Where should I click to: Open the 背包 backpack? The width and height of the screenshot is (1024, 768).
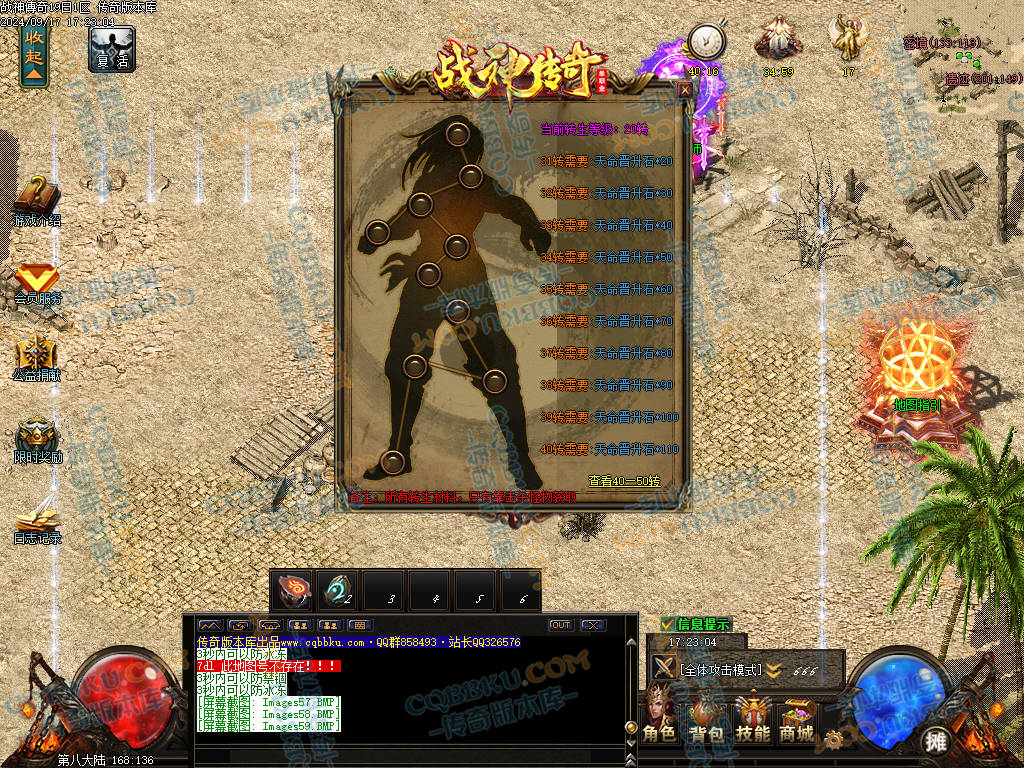(x=706, y=720)
